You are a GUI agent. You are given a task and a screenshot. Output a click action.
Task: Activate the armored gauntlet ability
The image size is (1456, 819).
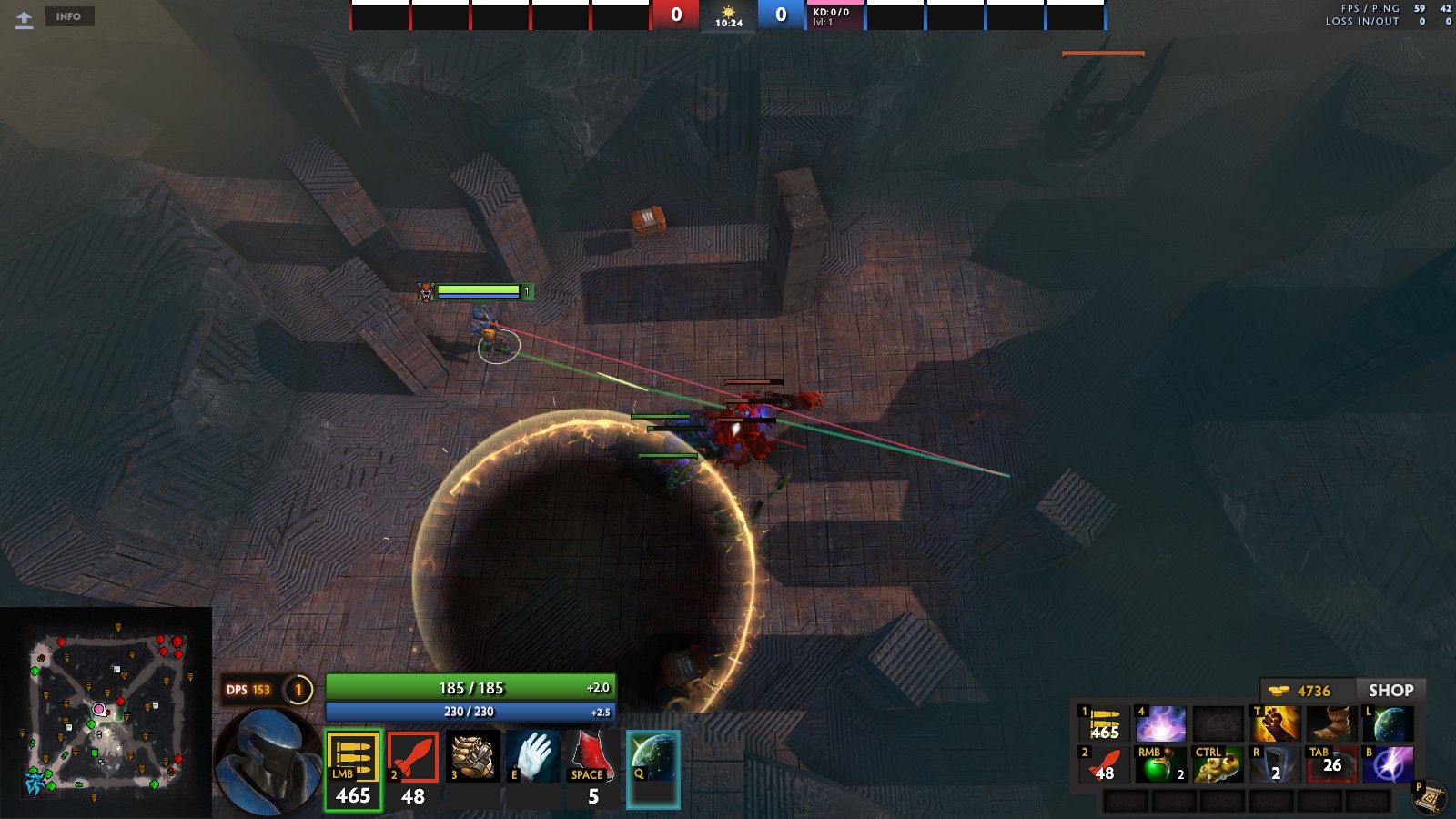[x=473, y=757]
